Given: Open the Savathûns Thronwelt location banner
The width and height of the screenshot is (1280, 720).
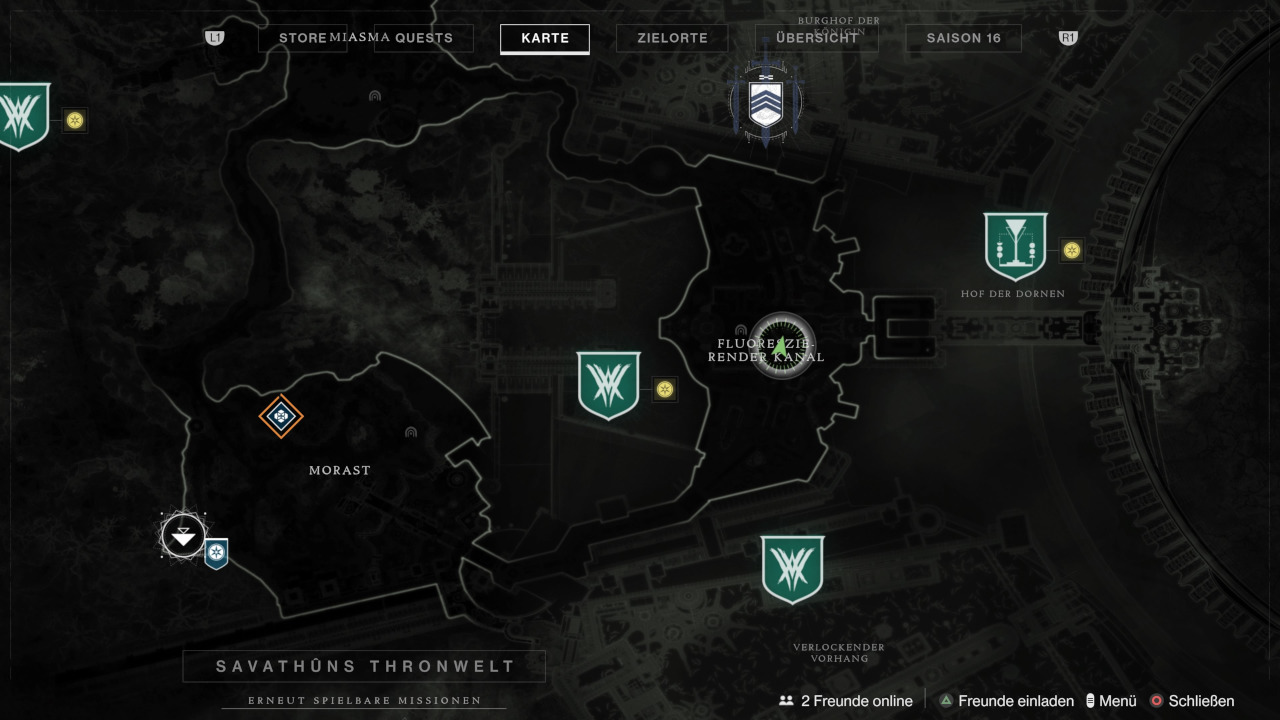Looking at the screenshot, I should click(364, 666).
